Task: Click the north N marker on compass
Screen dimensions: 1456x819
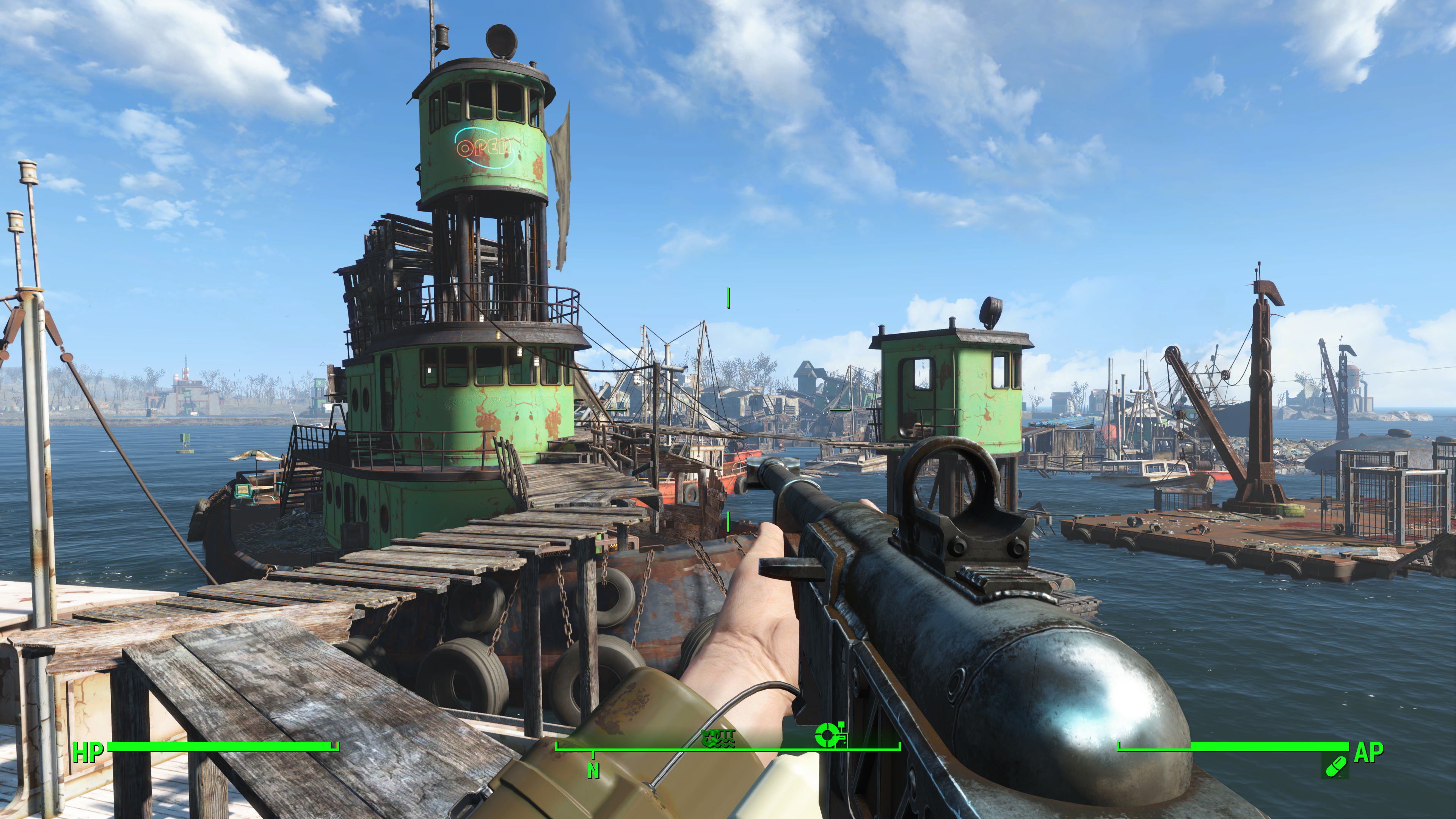Action: 593,770
